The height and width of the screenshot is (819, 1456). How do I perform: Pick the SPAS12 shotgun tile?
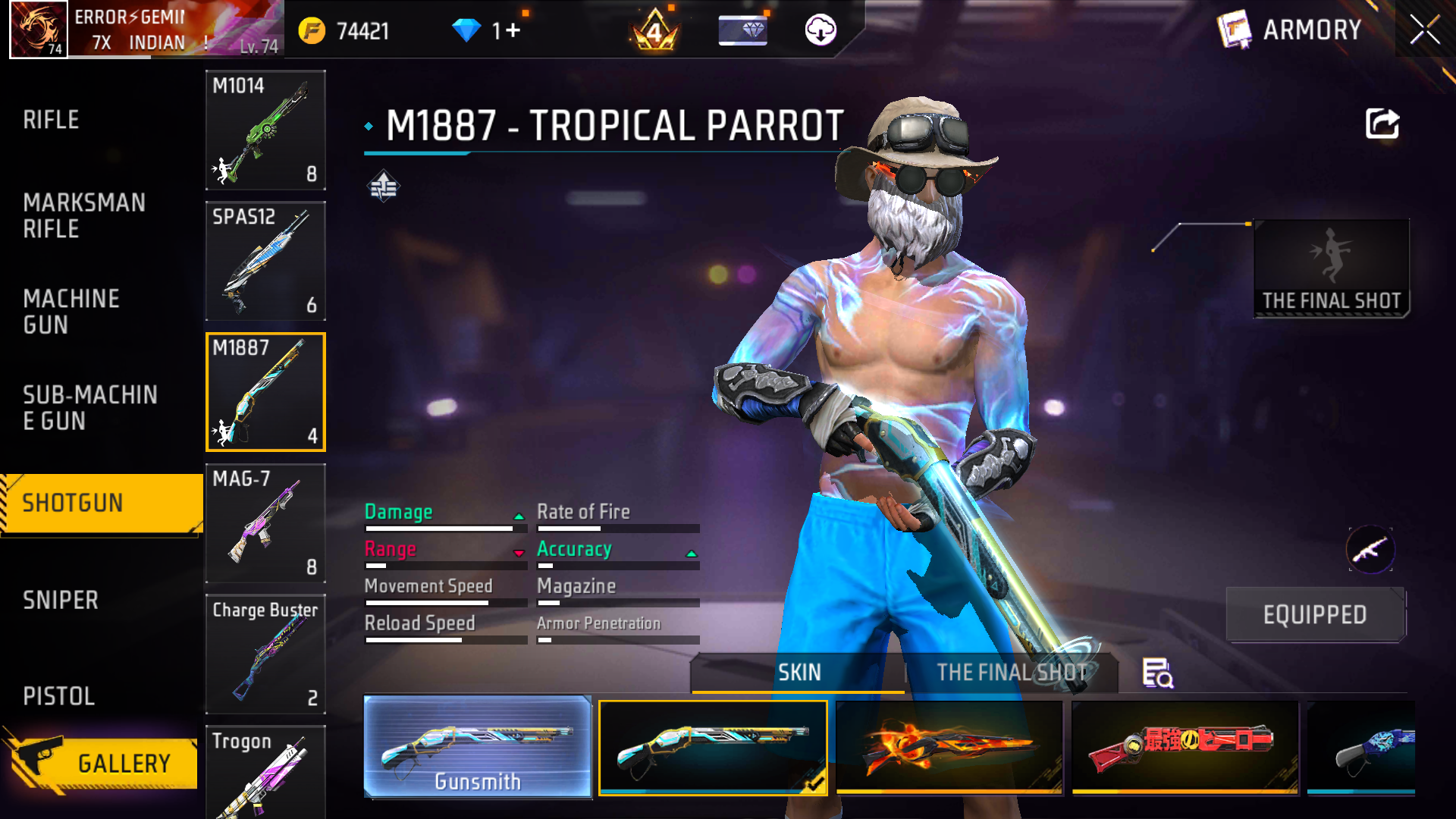click(265, 261)
